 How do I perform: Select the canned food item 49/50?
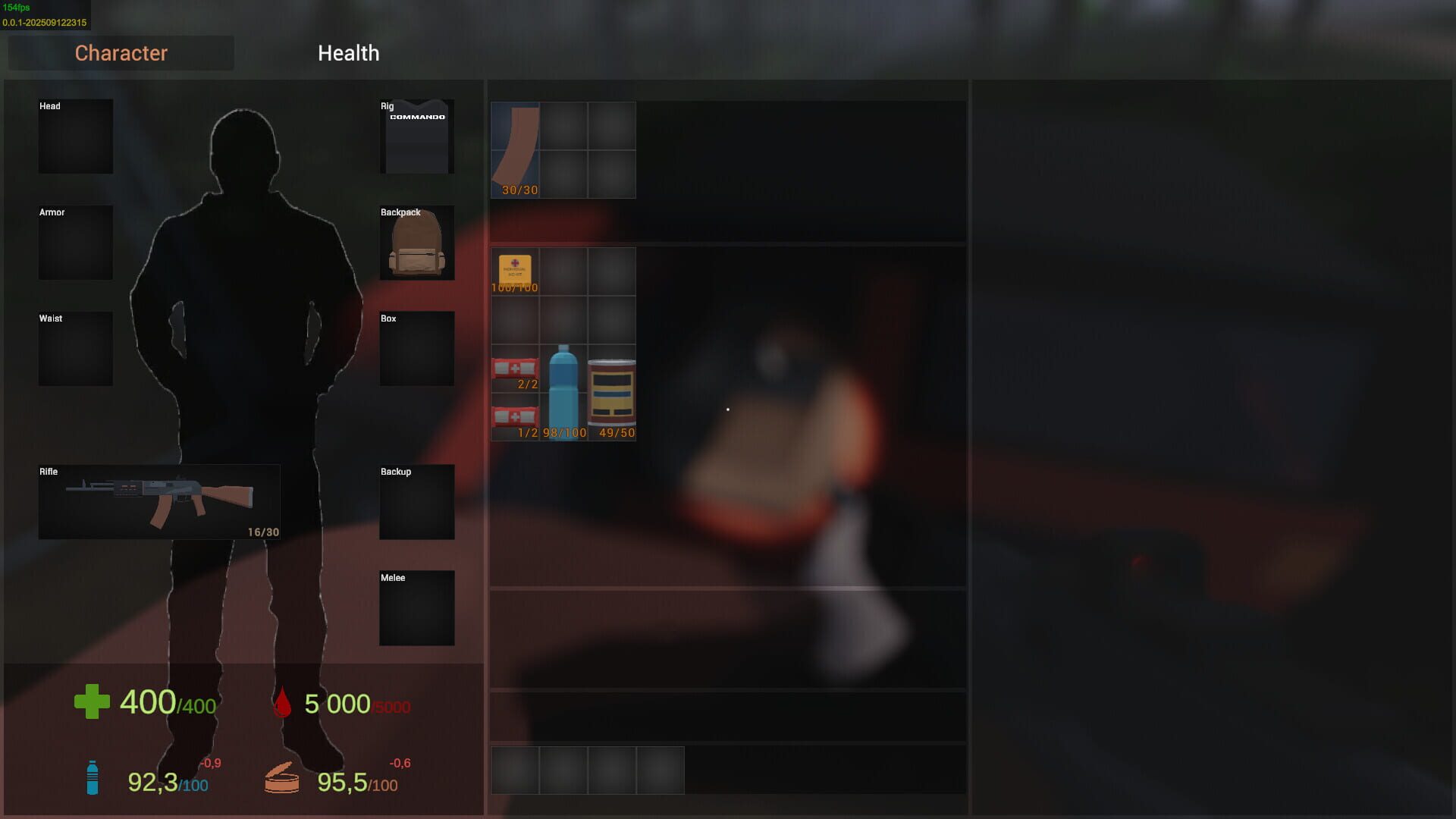click(612, 394)
